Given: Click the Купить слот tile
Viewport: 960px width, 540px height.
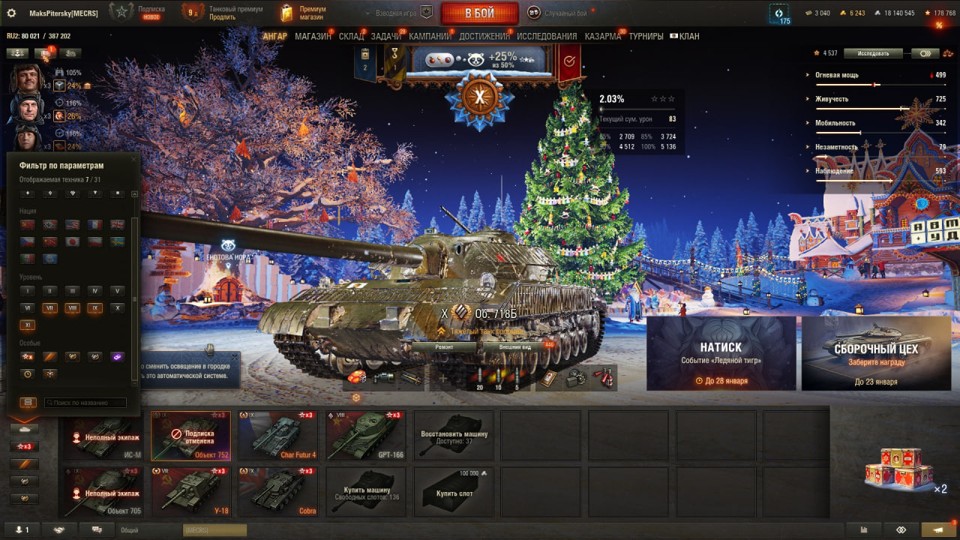Looking at the screenshot, I should (453, 491).
